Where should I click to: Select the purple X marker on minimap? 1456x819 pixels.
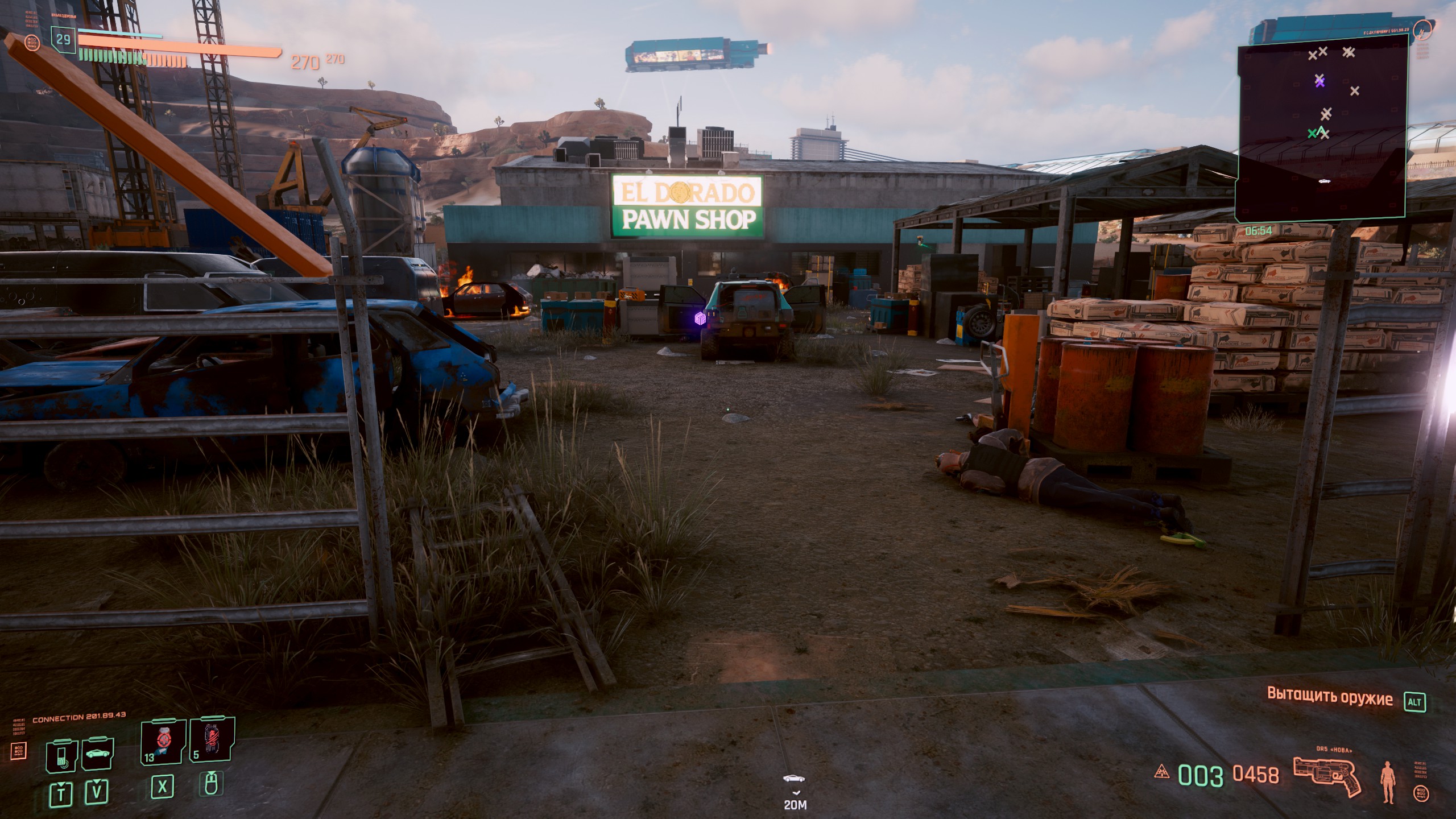click(x=1319, y=81)
